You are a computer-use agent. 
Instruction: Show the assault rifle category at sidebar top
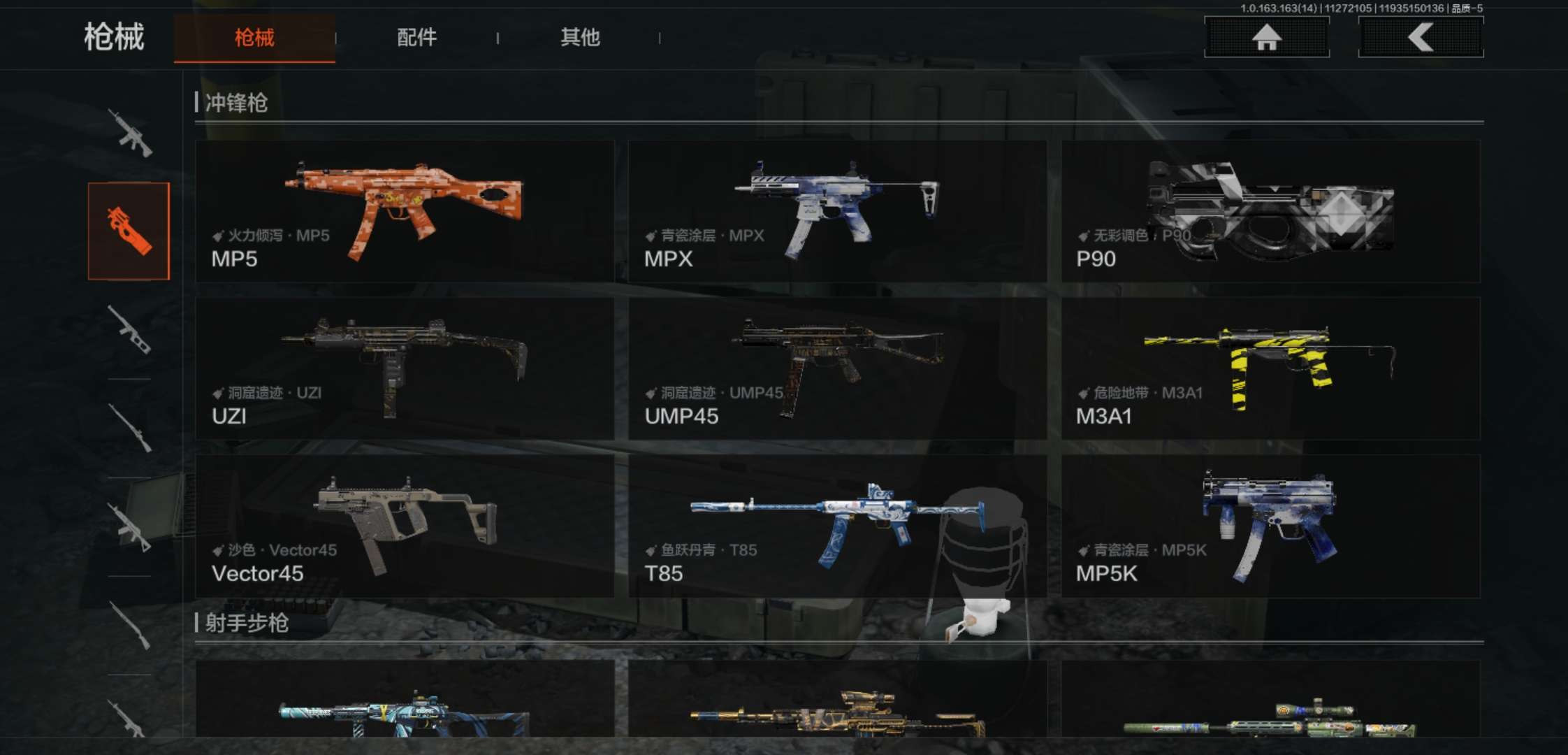tap(130, 133)
